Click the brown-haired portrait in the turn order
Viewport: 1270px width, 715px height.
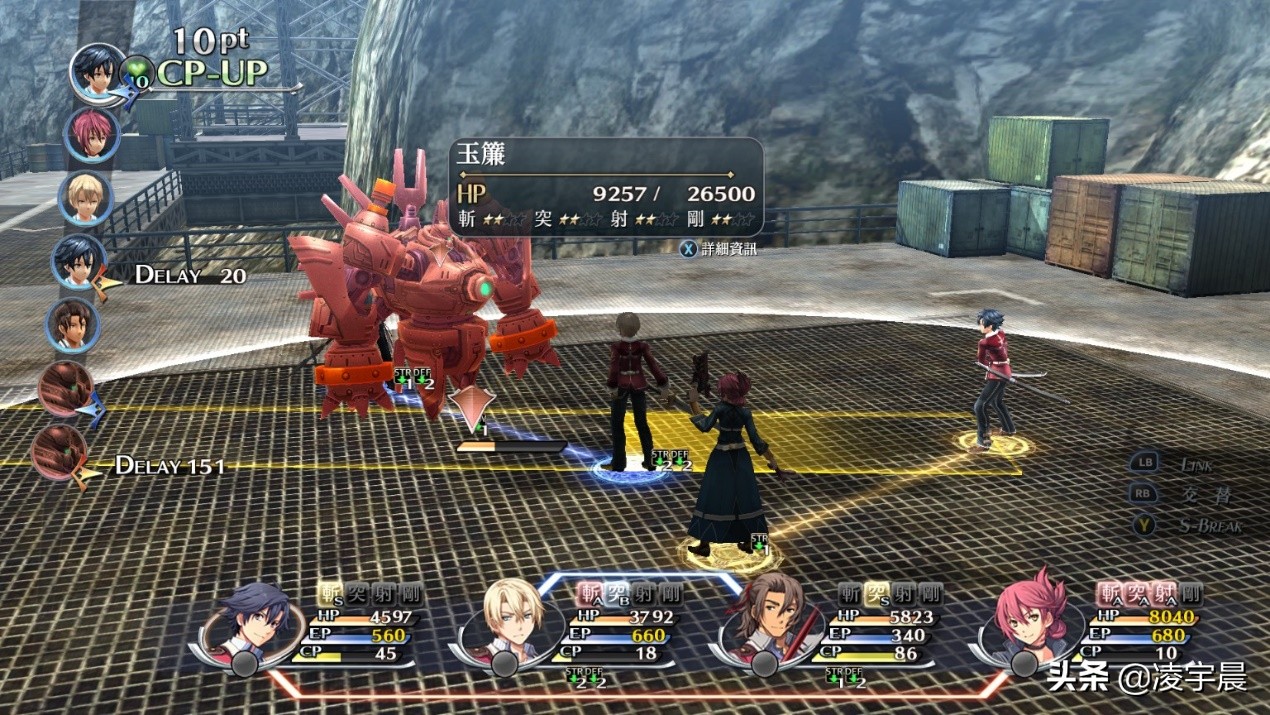(x=73, y=325)
